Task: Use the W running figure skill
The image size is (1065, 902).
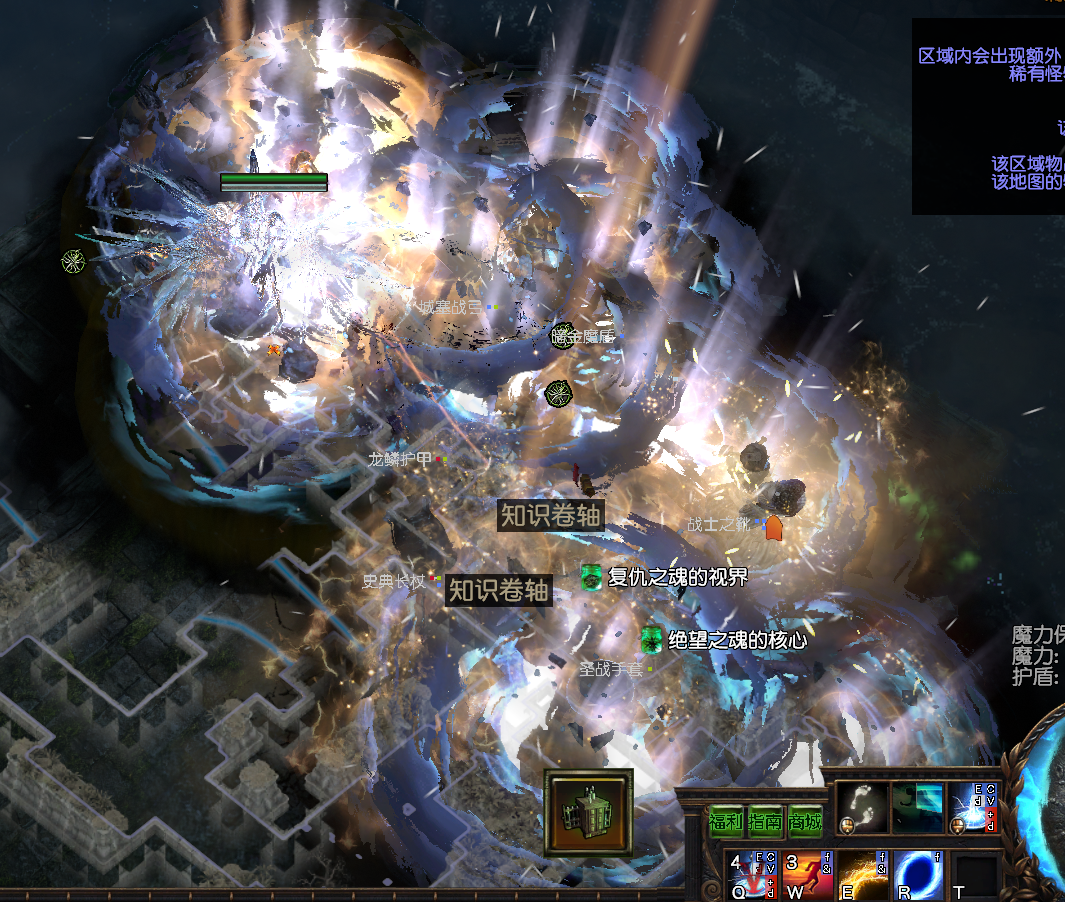Action: click(807, 874)
